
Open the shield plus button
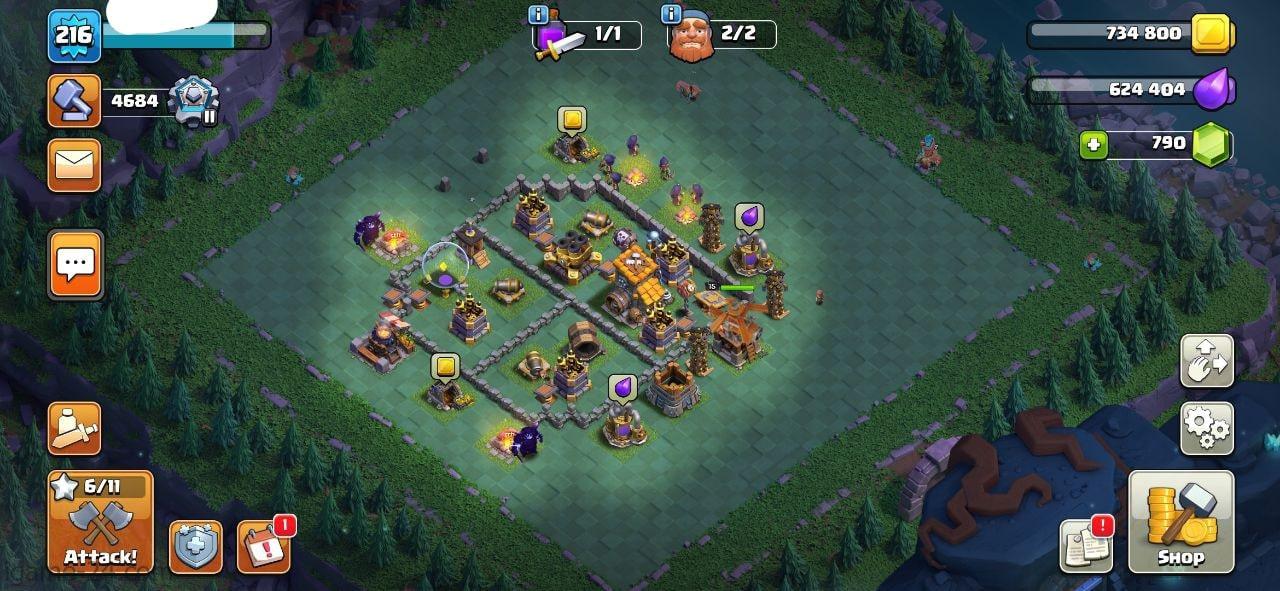tap(196, 547)
